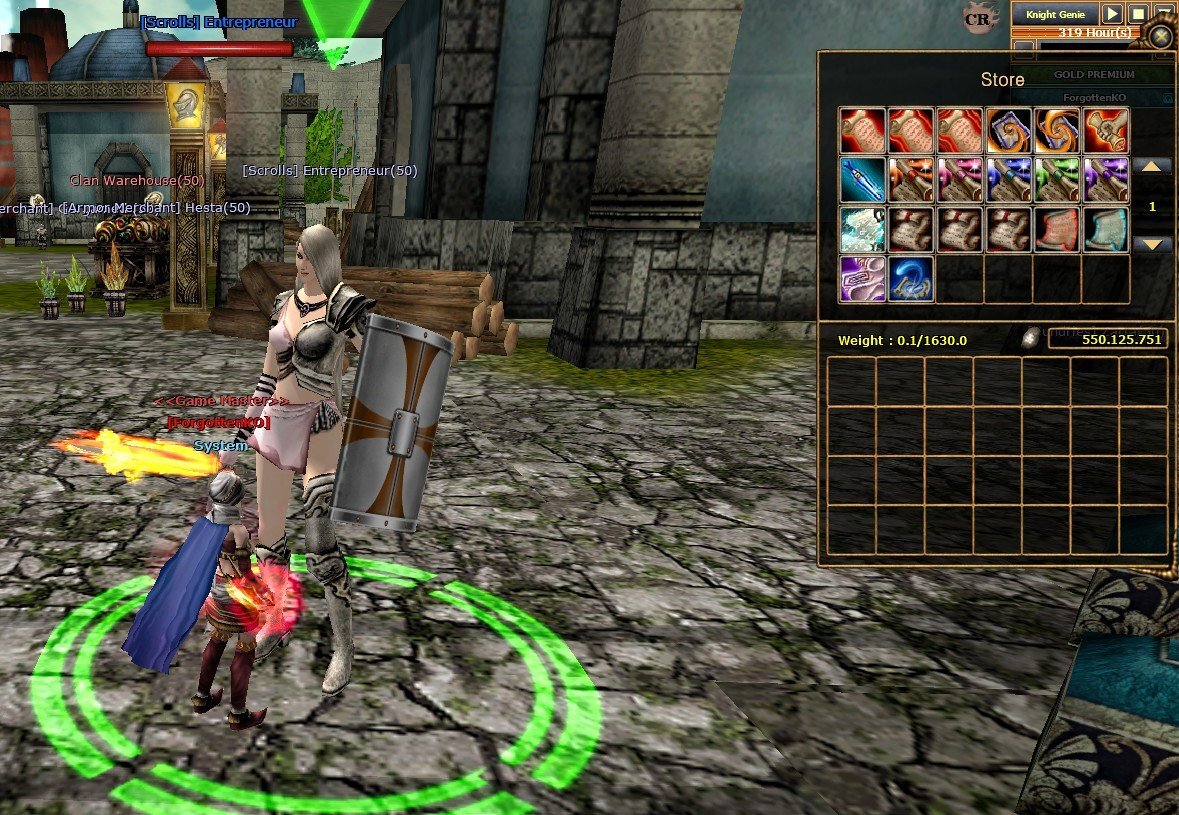Select the icy white scroll item

click(862, 229)
